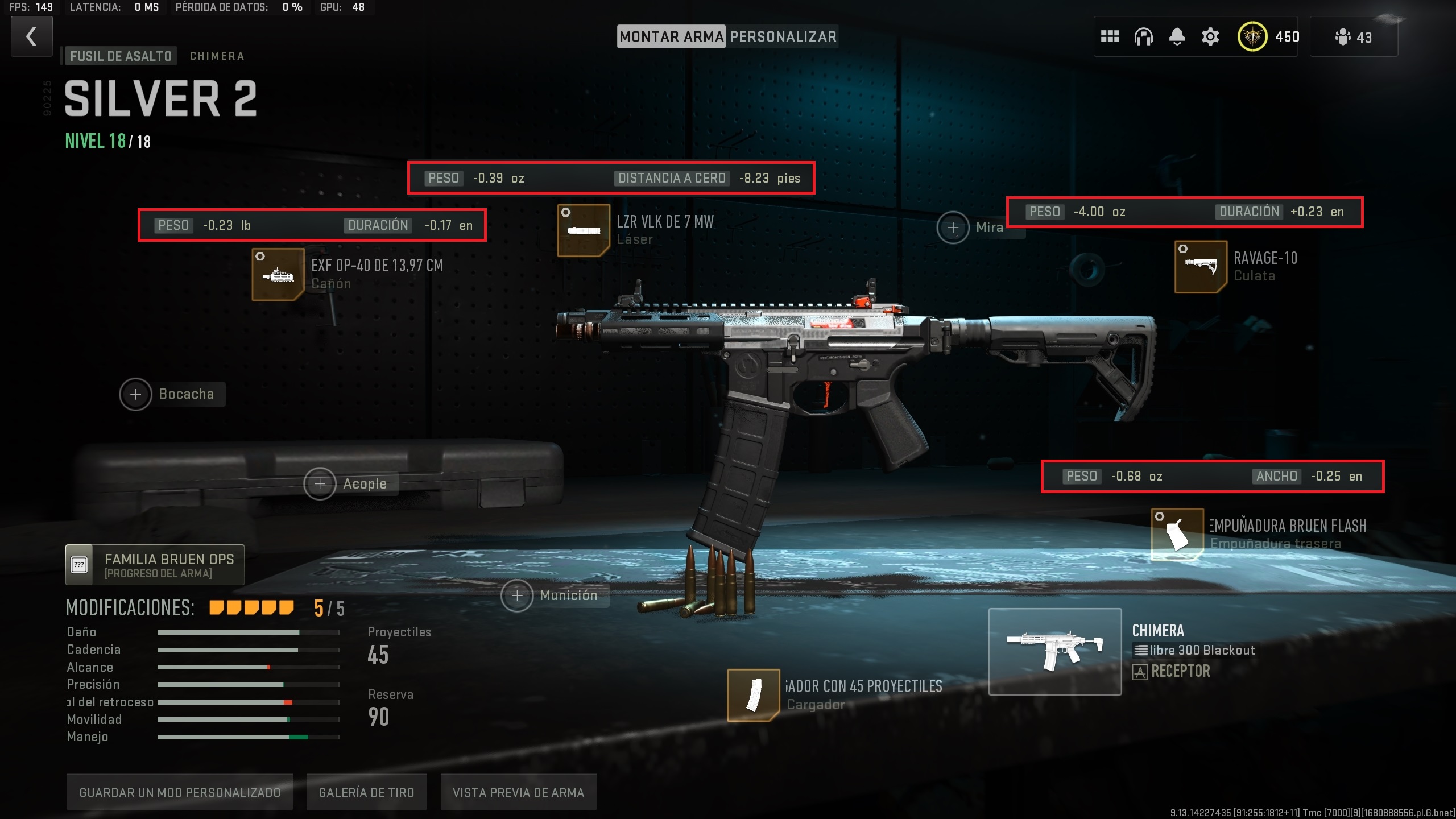
Task: Add a Bocacha muzzle attachment
Action: [x=136, y=394]
